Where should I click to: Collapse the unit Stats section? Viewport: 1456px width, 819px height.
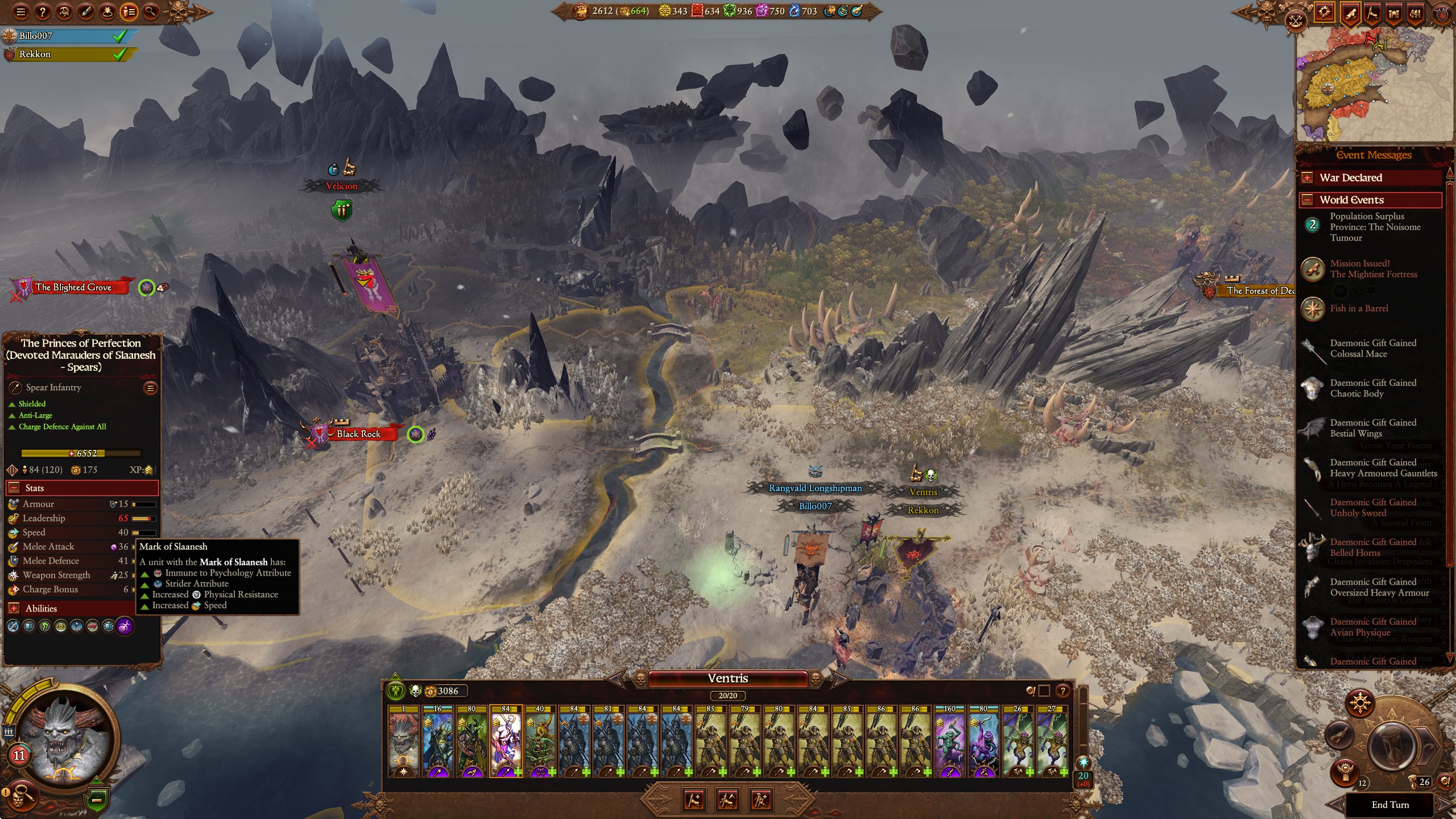14,488
